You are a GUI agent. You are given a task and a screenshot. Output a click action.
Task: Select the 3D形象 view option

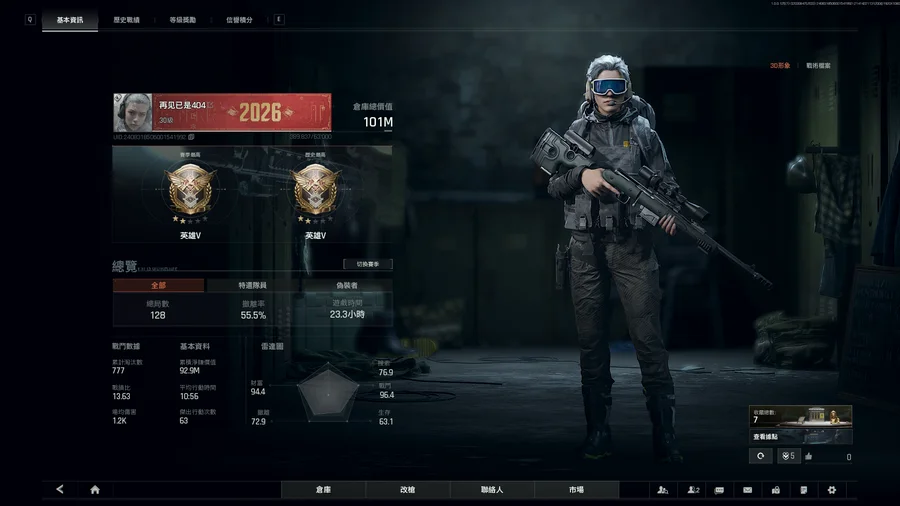[x=780, y=65]
